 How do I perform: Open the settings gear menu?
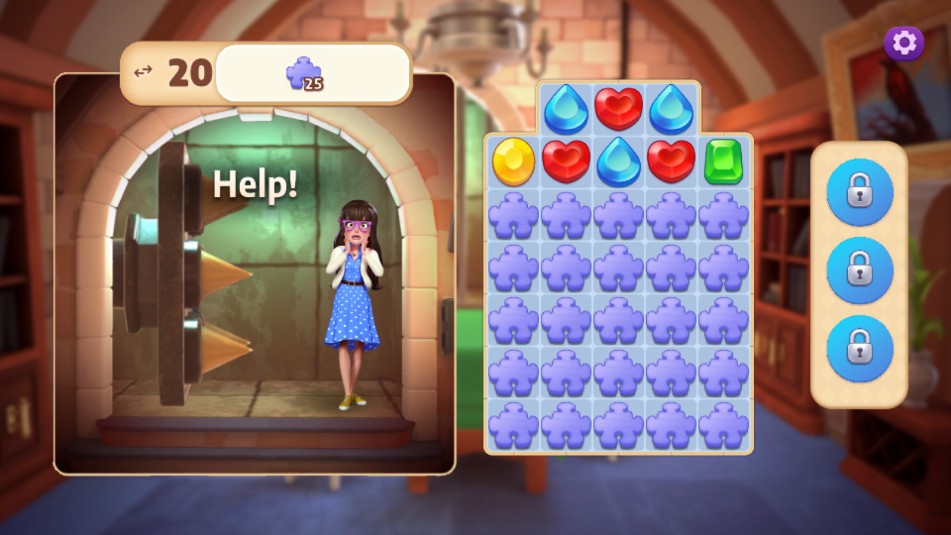(x=904, y=43)
